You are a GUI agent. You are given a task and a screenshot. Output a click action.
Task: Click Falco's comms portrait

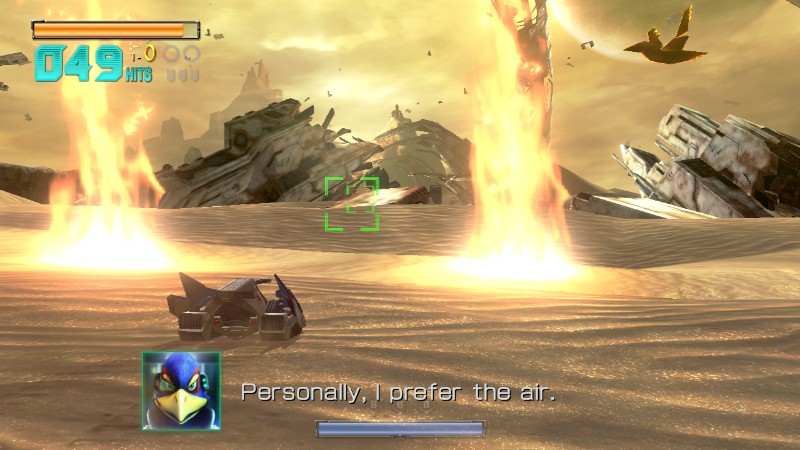coord(181,390)
